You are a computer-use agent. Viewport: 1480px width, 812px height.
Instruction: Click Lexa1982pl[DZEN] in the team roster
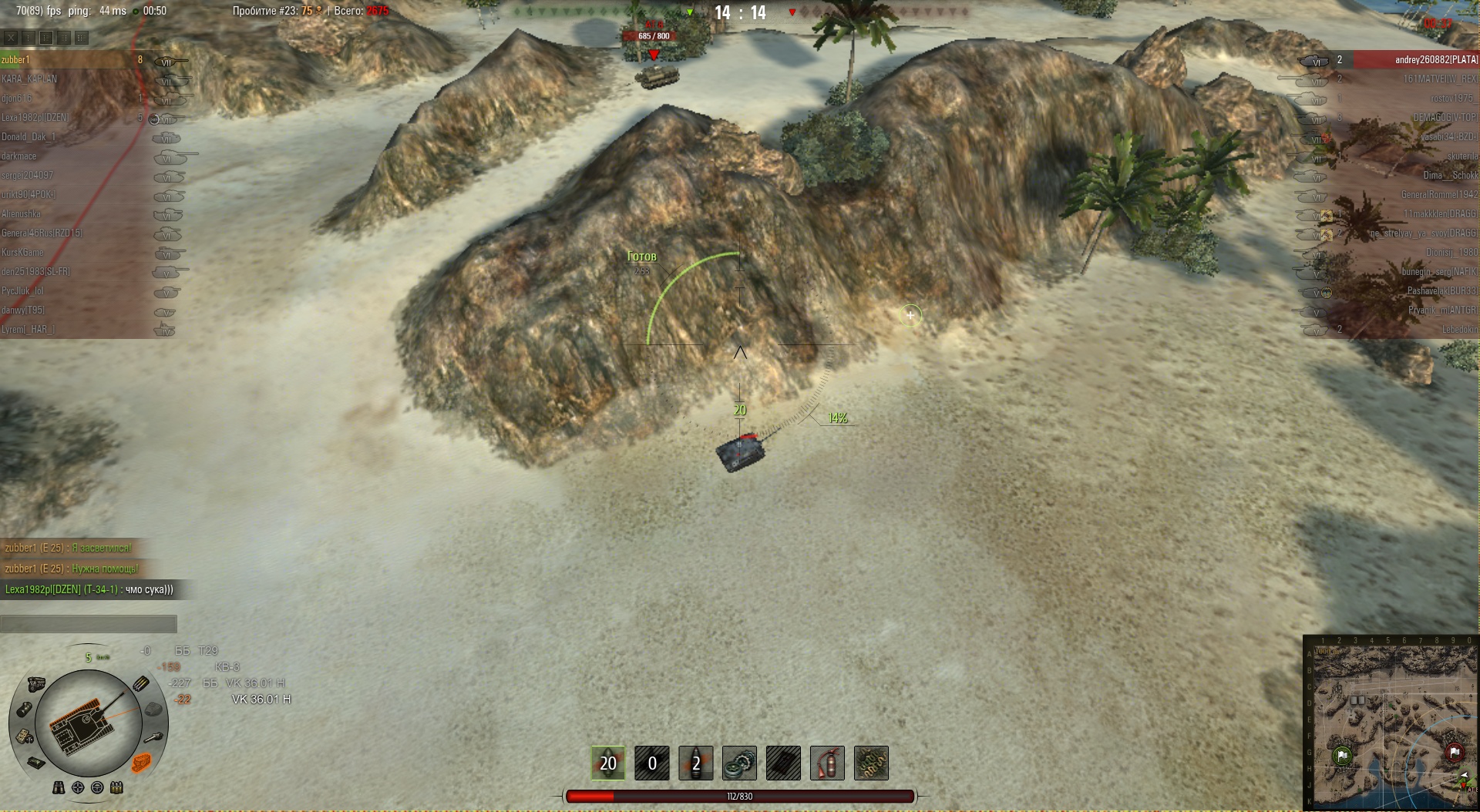click(35, 118)
